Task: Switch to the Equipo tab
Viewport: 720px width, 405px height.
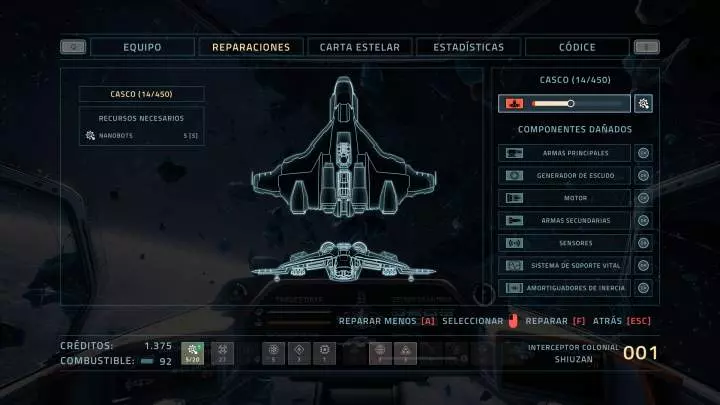Action: 142,47
